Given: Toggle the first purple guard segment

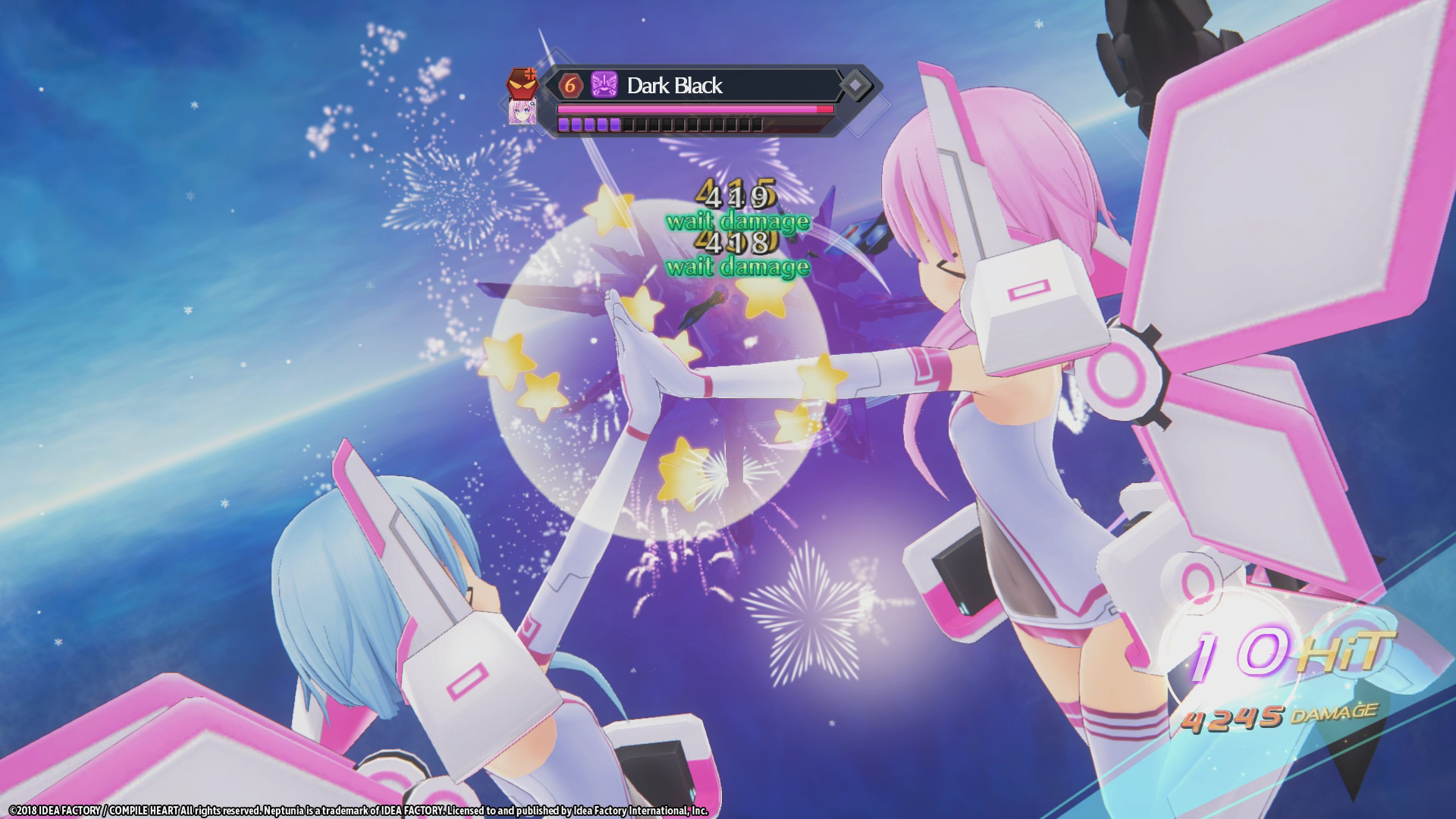Looking at the screenshot, I should 564,126.
